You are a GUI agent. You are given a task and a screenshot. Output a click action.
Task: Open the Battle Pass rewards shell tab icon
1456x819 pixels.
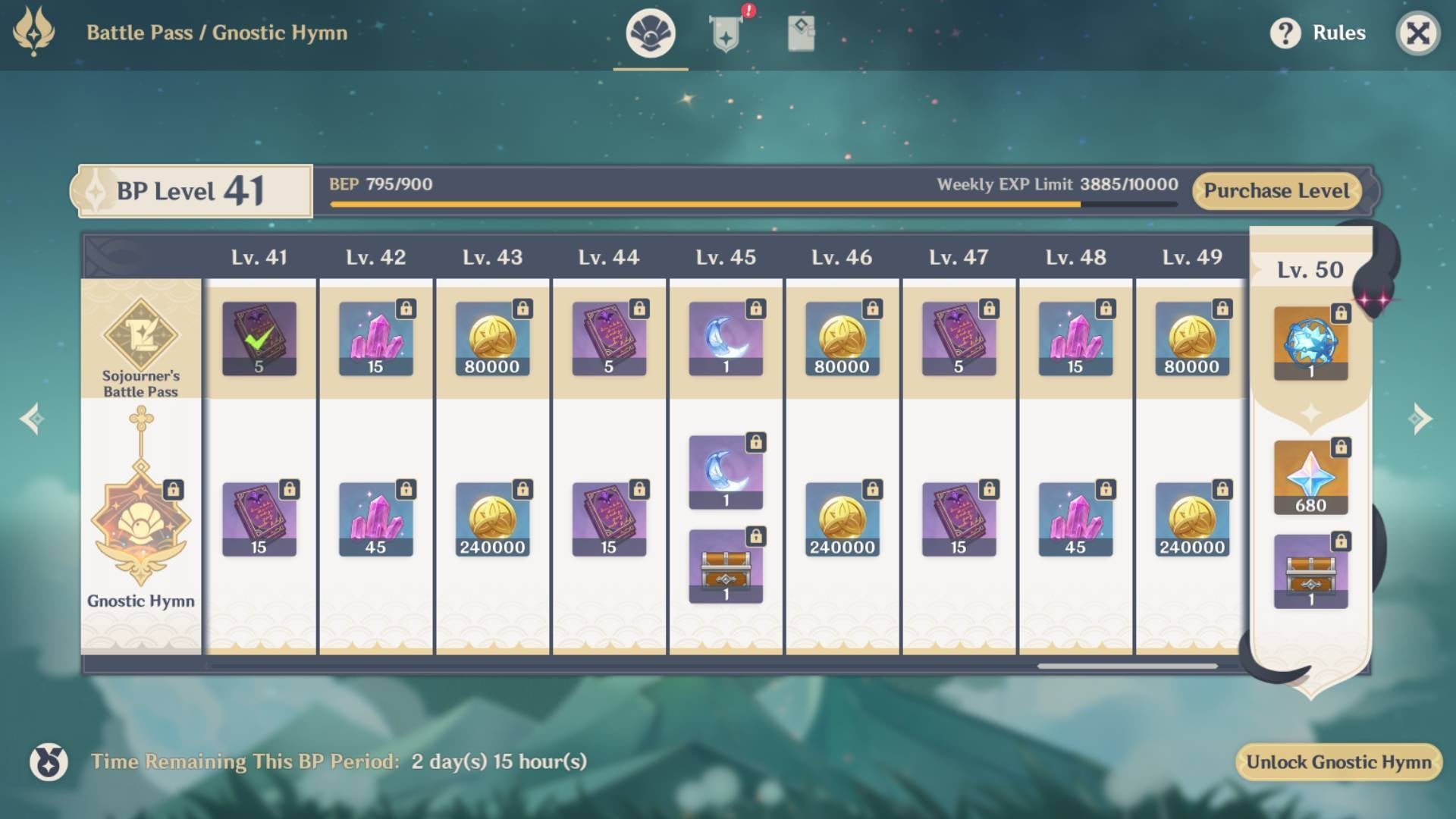(650, 33)
